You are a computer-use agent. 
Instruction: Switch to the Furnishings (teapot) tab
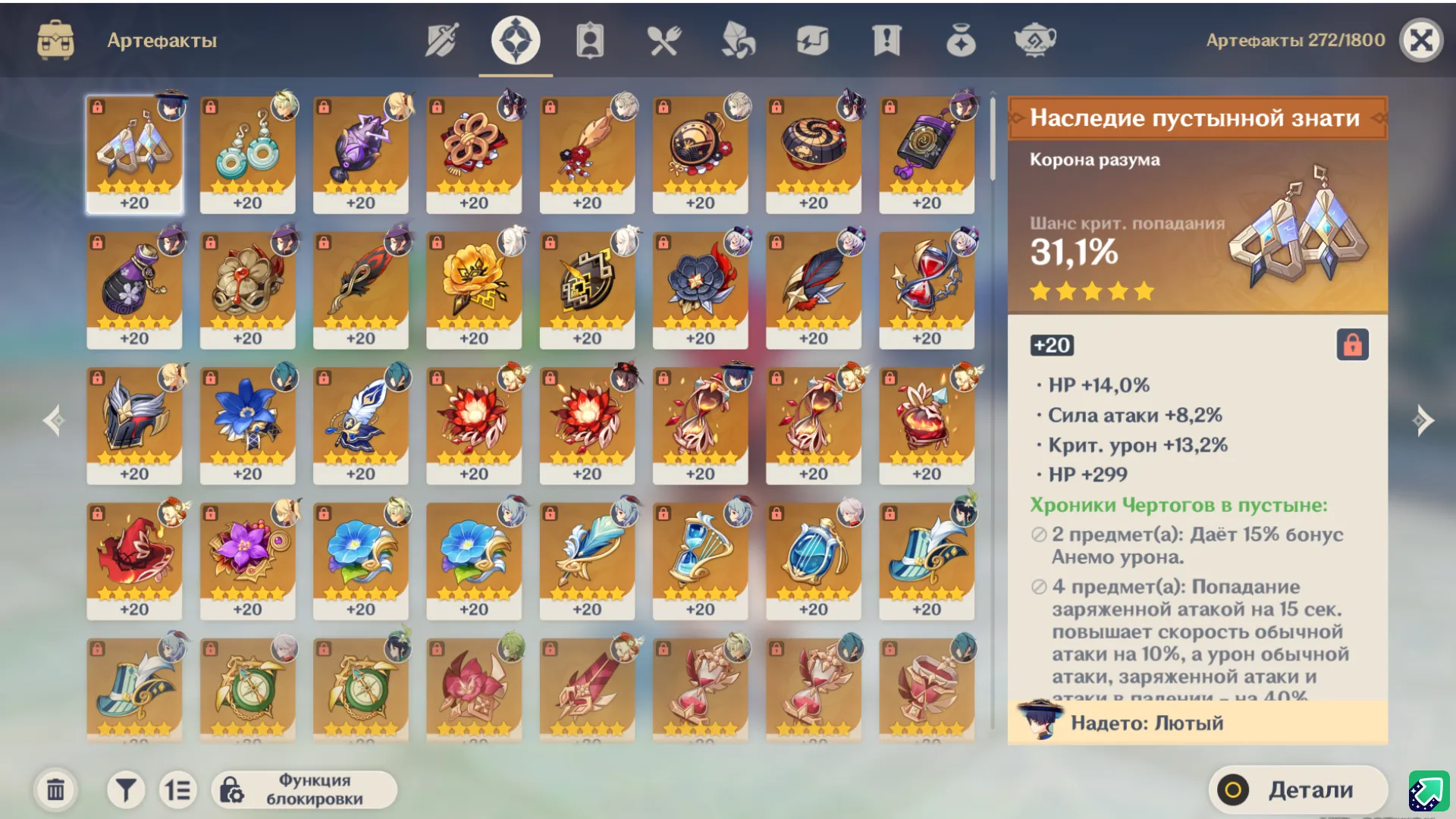coord(1035,41)
